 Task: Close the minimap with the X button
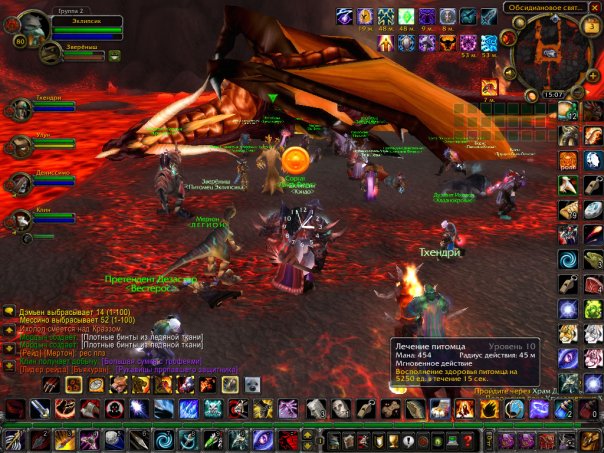click(x=593, y=7)
